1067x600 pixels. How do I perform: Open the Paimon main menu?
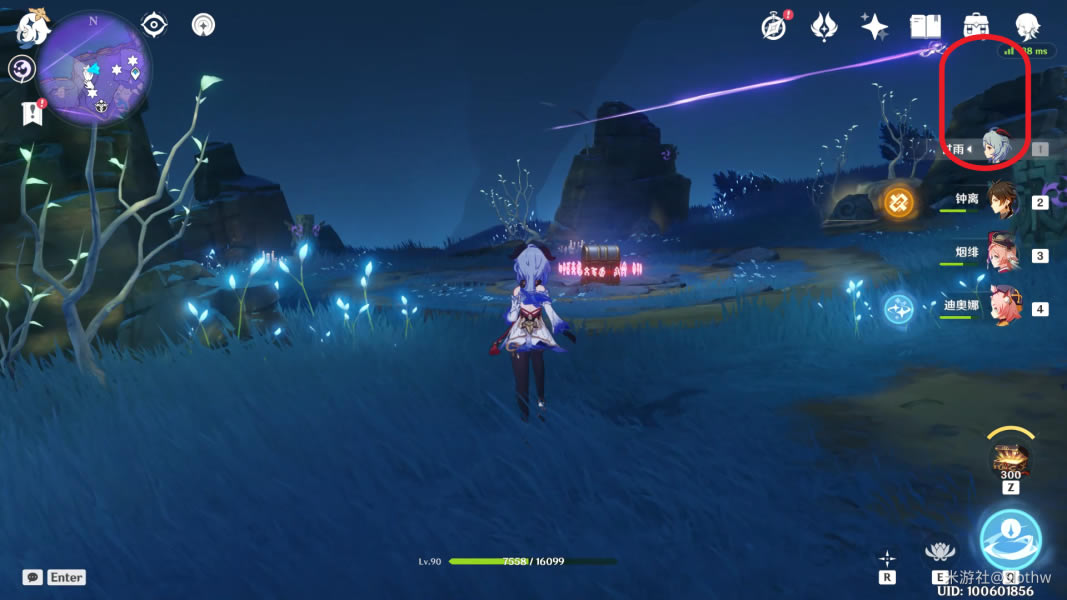33,28
